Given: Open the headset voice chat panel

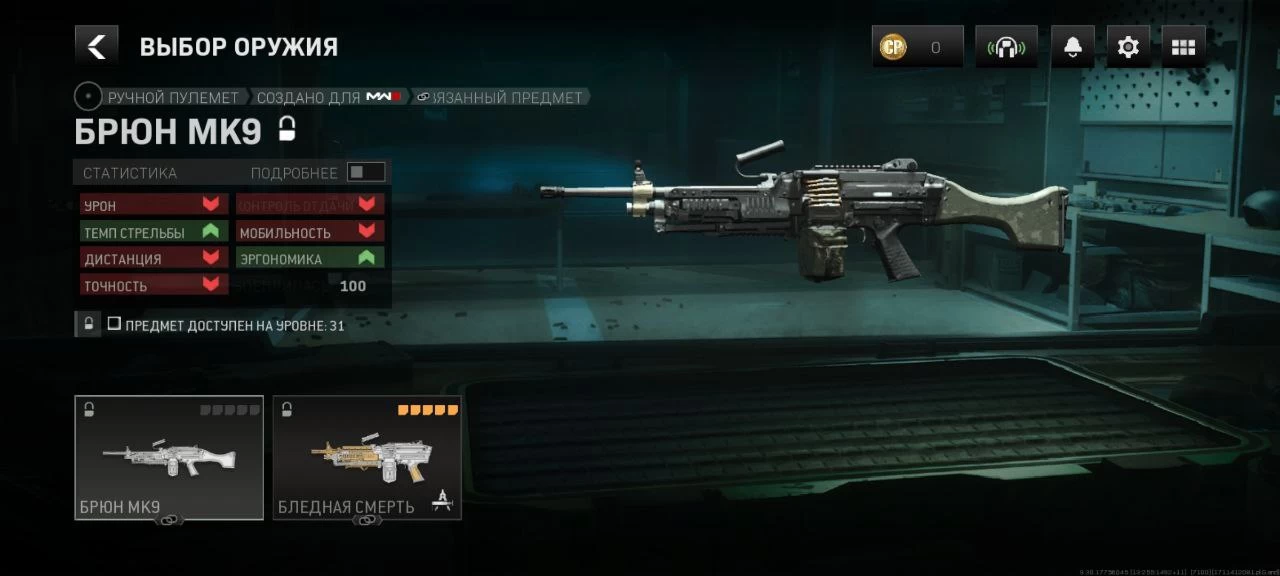Looking at the screenshot, I should coord(1006,47).
